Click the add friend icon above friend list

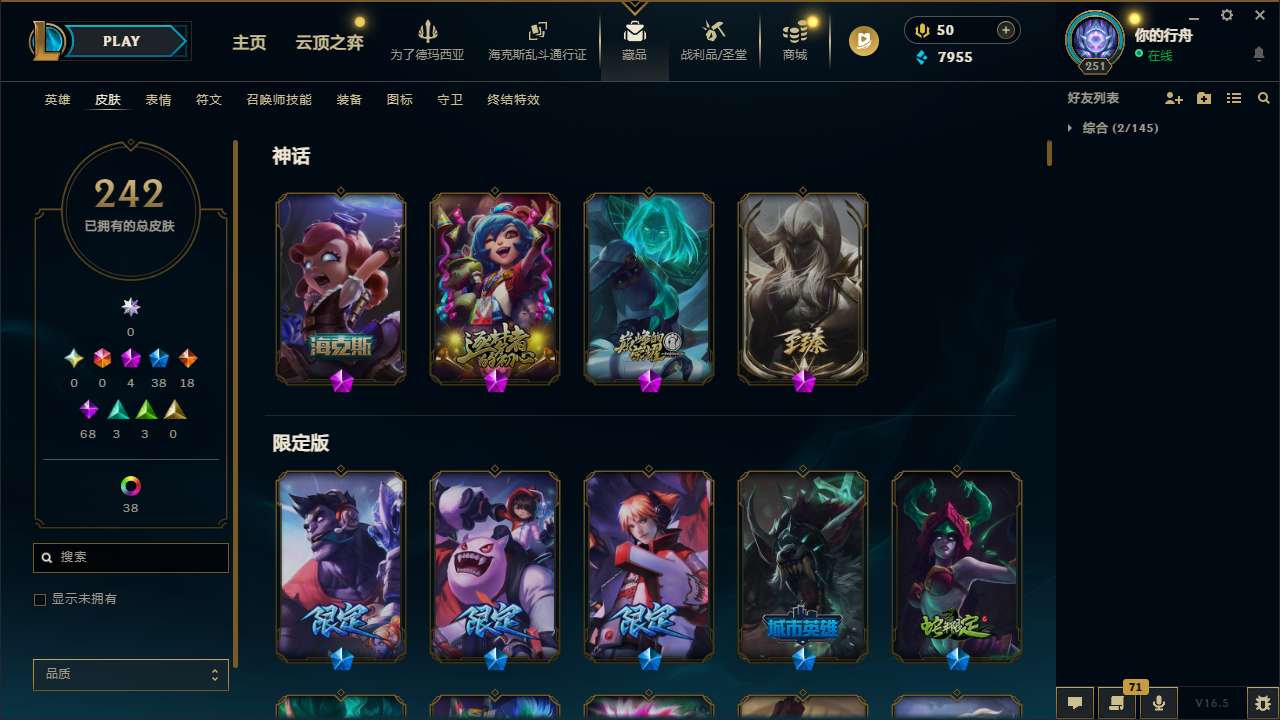(x=1172, y=98)
